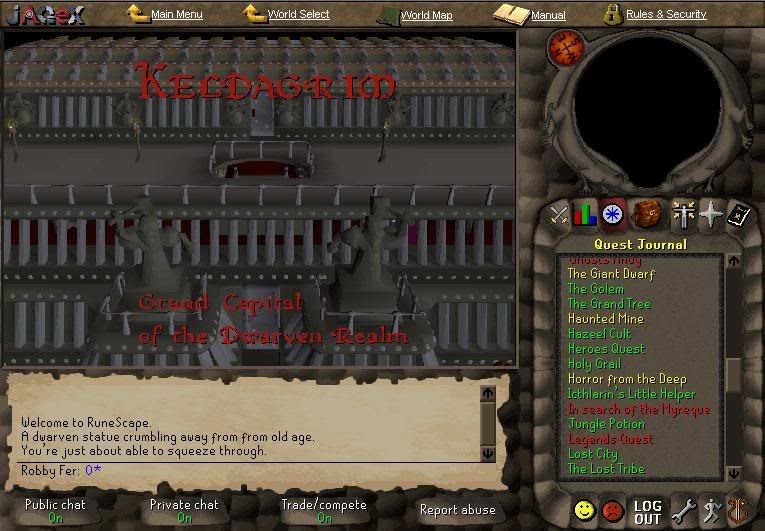
Task: Open the backpack inventory tab
Action: (x=645, y=213)
